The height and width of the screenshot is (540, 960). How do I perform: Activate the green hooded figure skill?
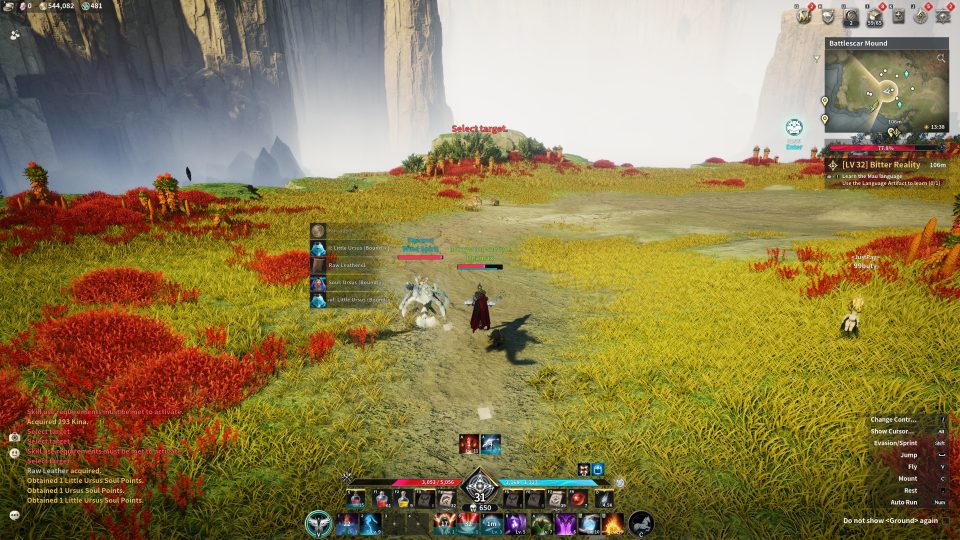tap(542, 523)
